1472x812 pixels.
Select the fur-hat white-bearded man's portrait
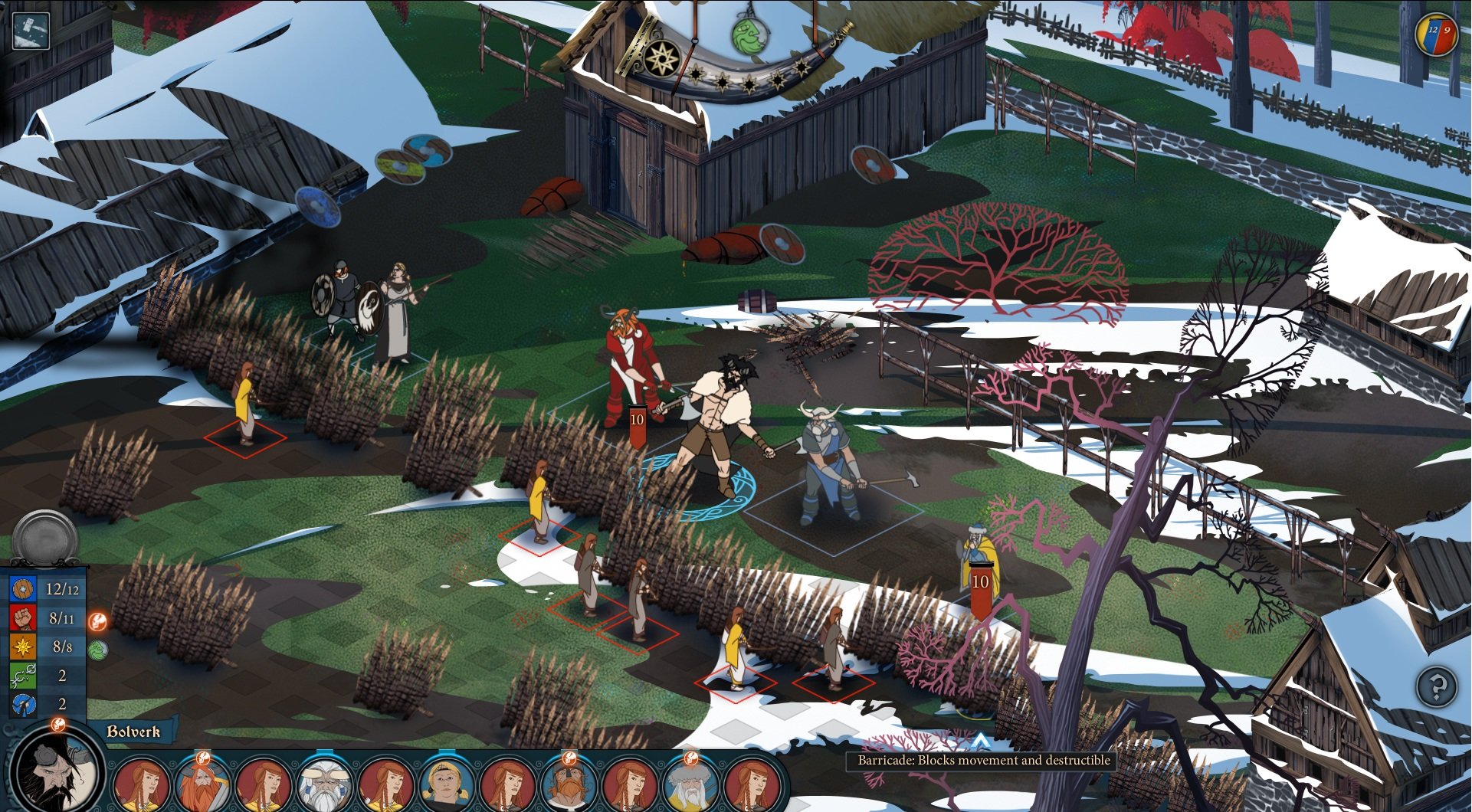690,784
